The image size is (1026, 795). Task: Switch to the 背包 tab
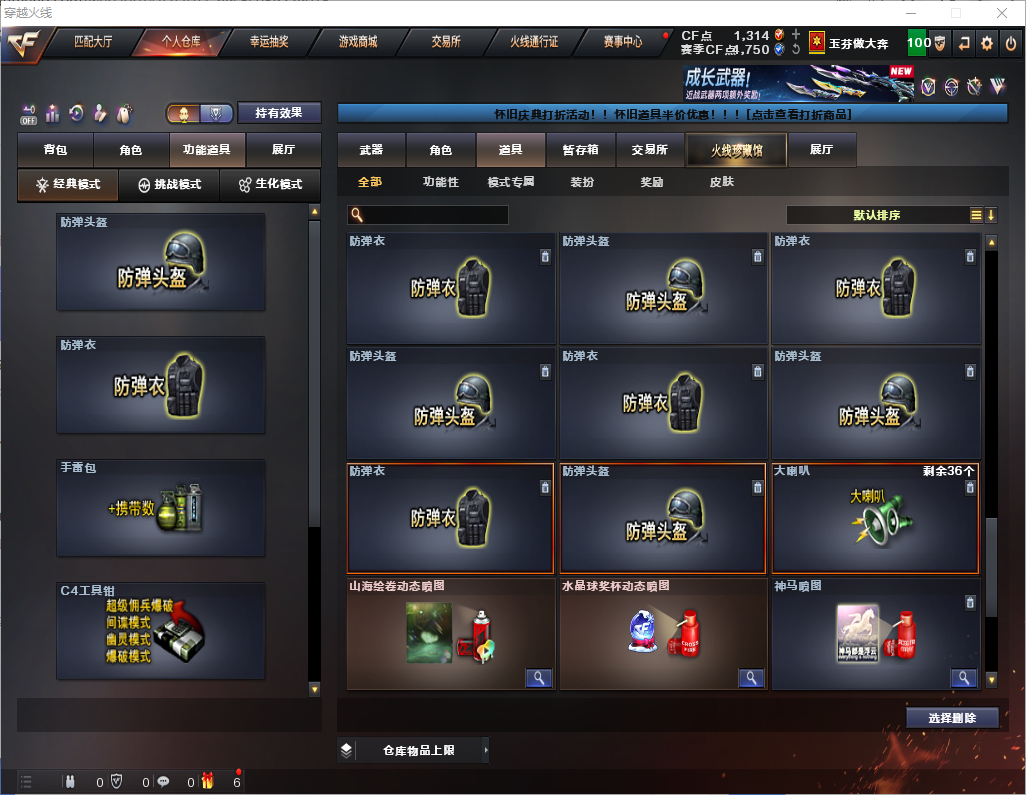pos(55,150)
